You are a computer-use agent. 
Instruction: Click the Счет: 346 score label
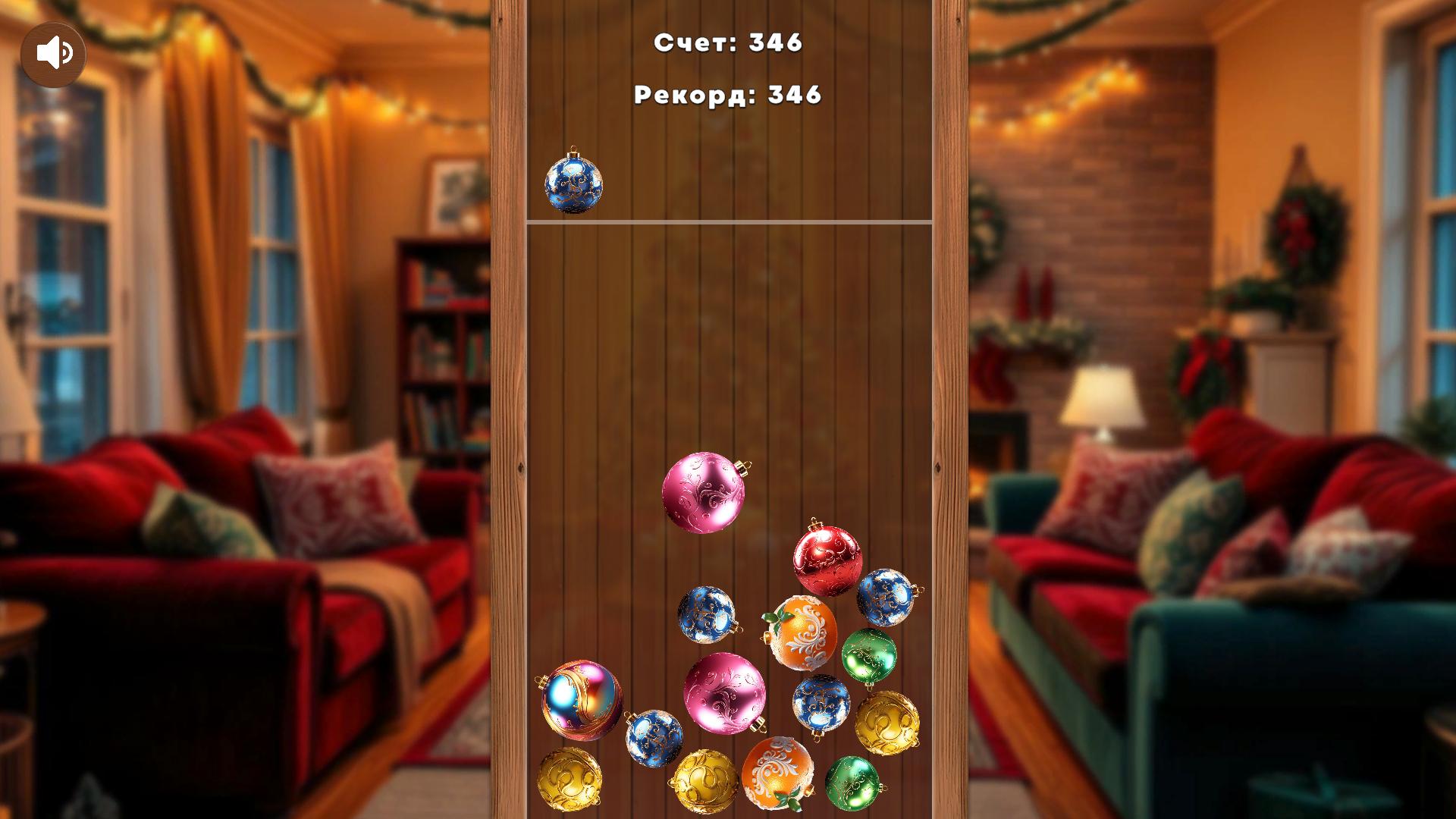pos(728,44)
